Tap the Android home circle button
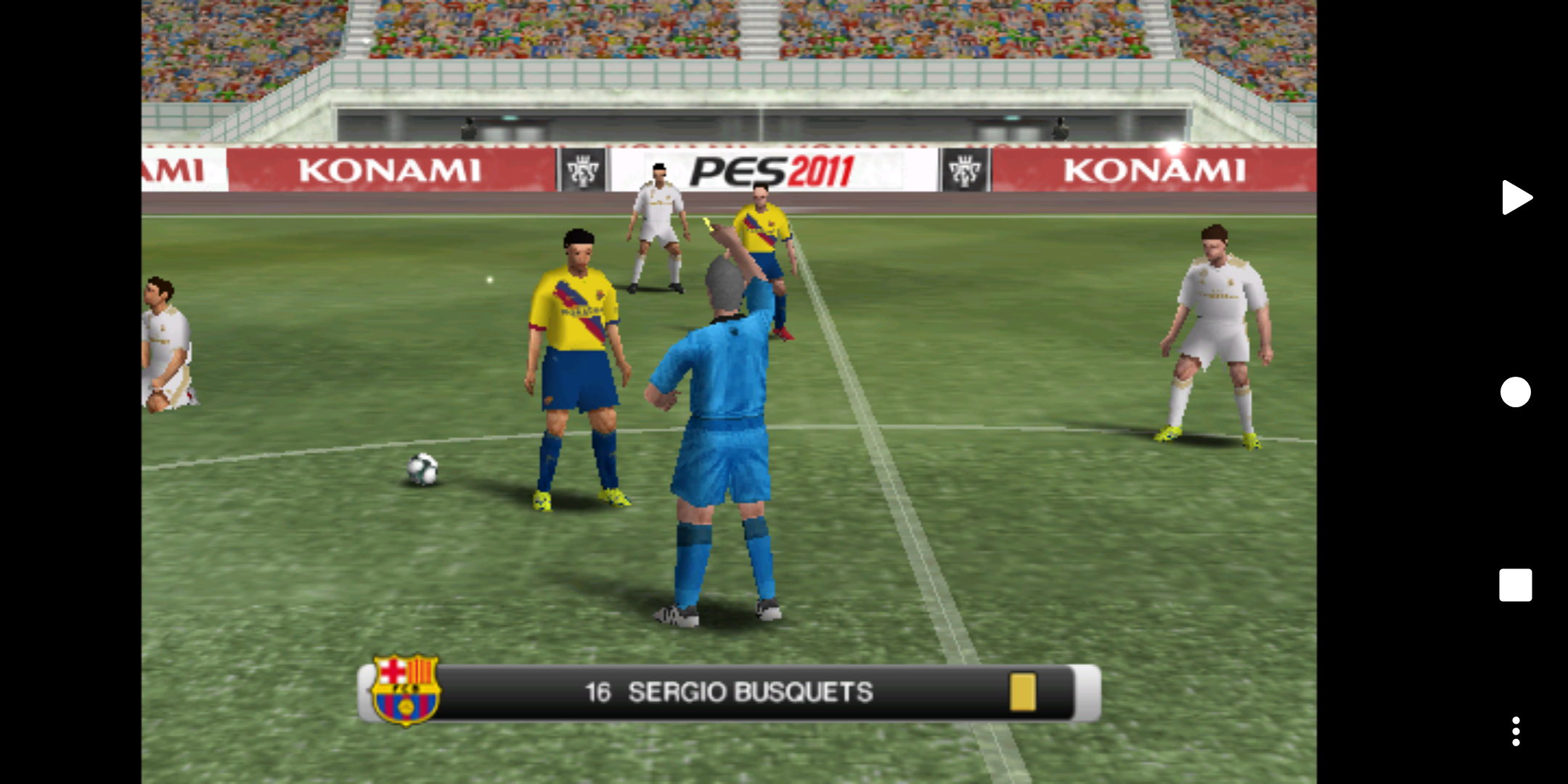 point(1516,392)
